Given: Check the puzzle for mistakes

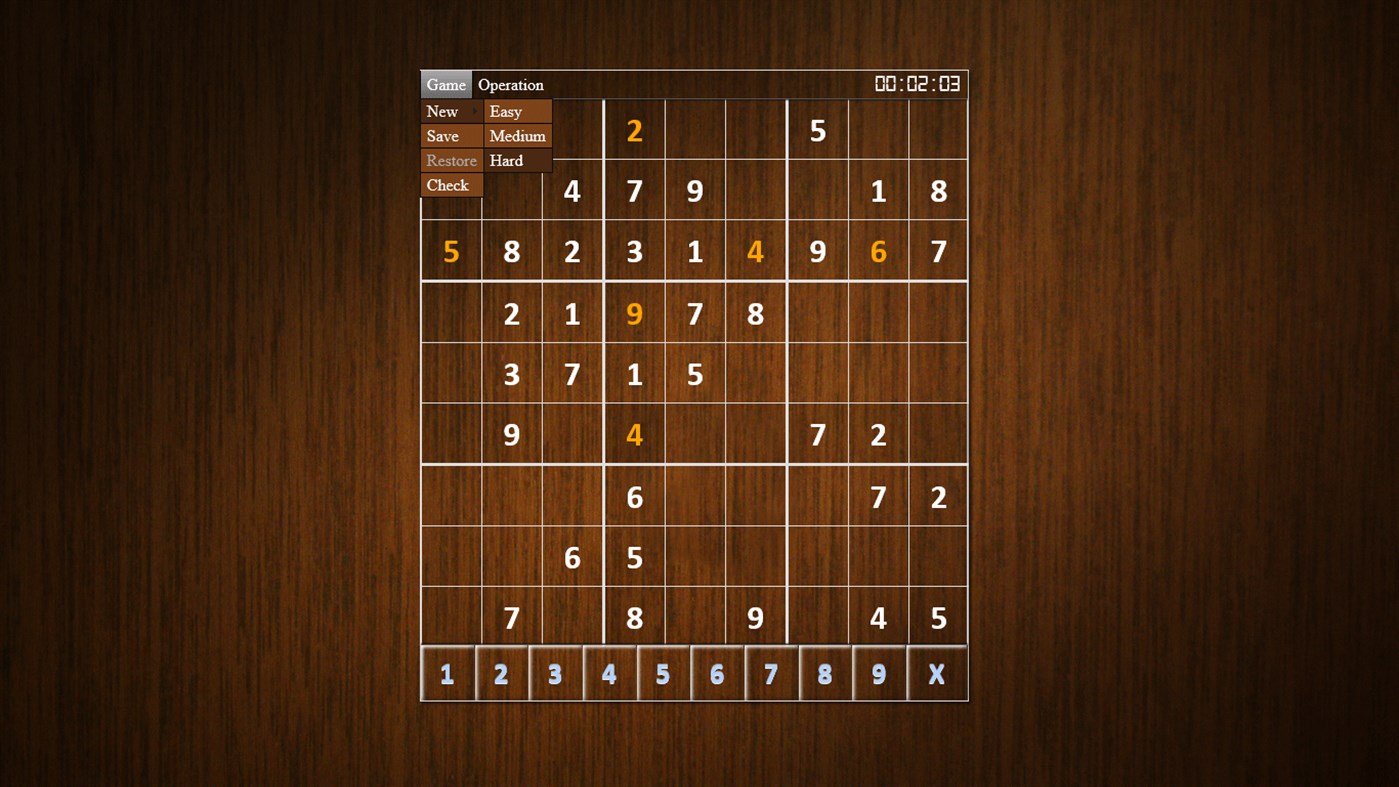Looking at the screenshot, I should (447, 185).
